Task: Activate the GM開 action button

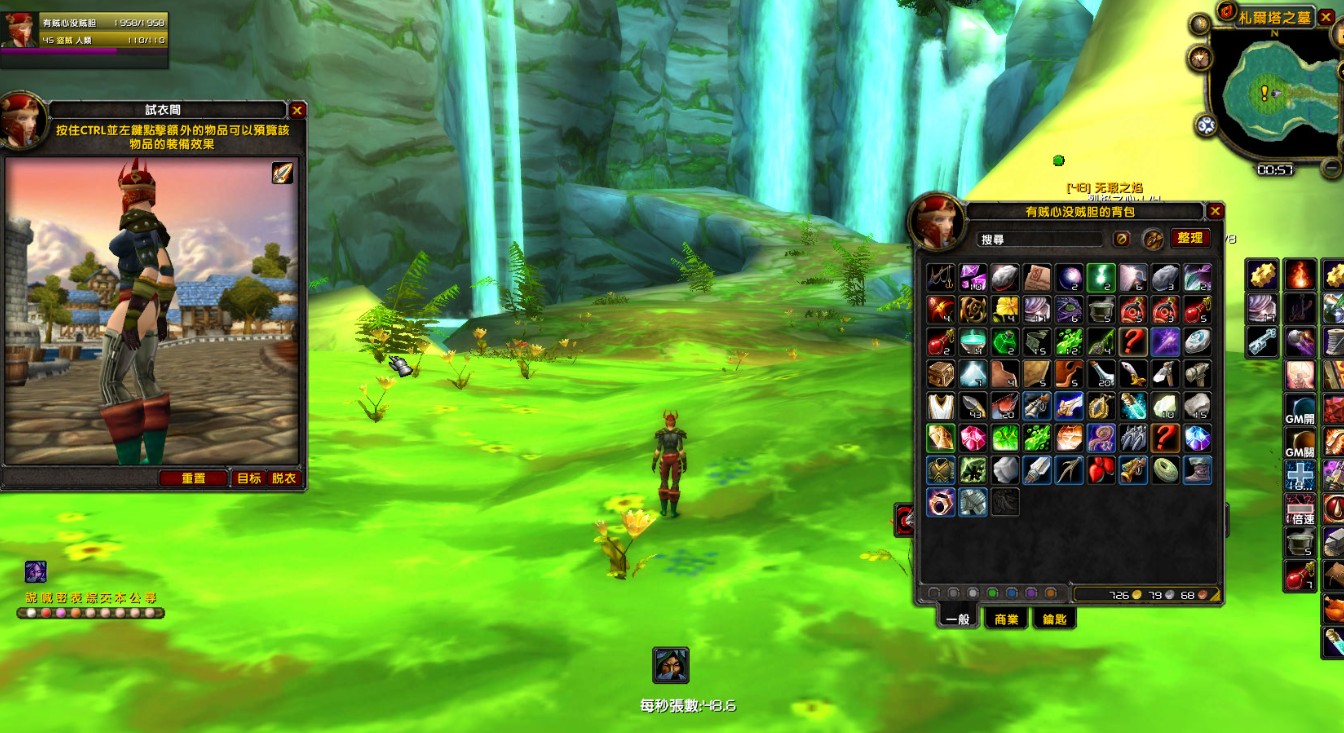Action: [x=1299, y=409]
